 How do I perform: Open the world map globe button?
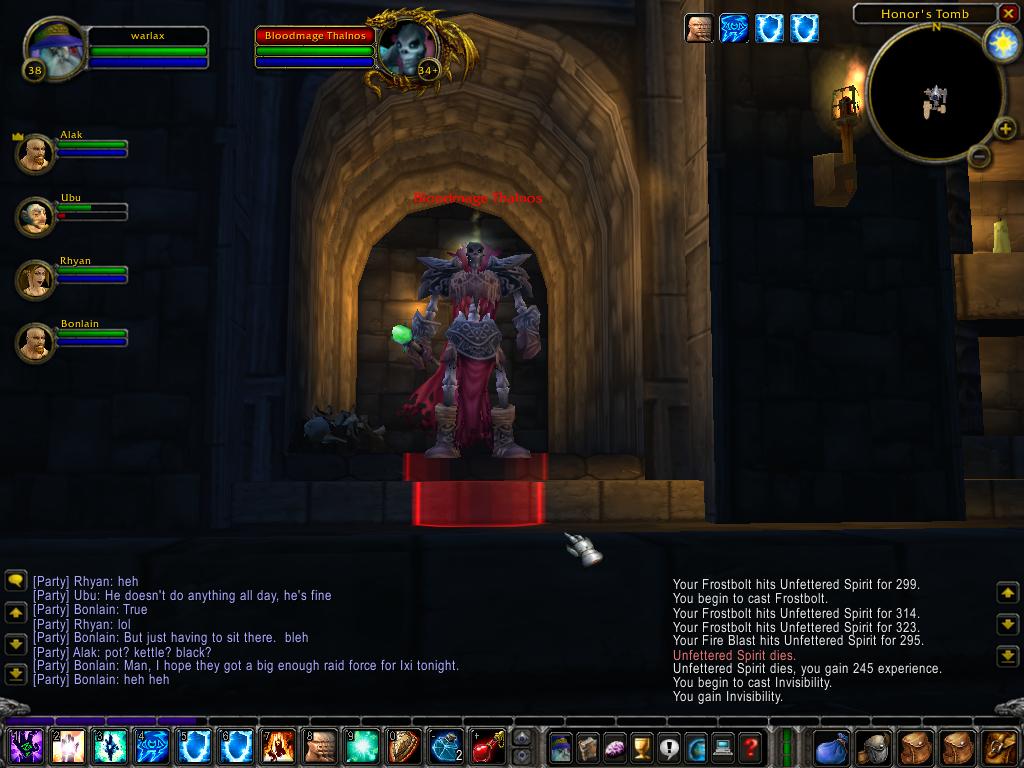point(696,746)
